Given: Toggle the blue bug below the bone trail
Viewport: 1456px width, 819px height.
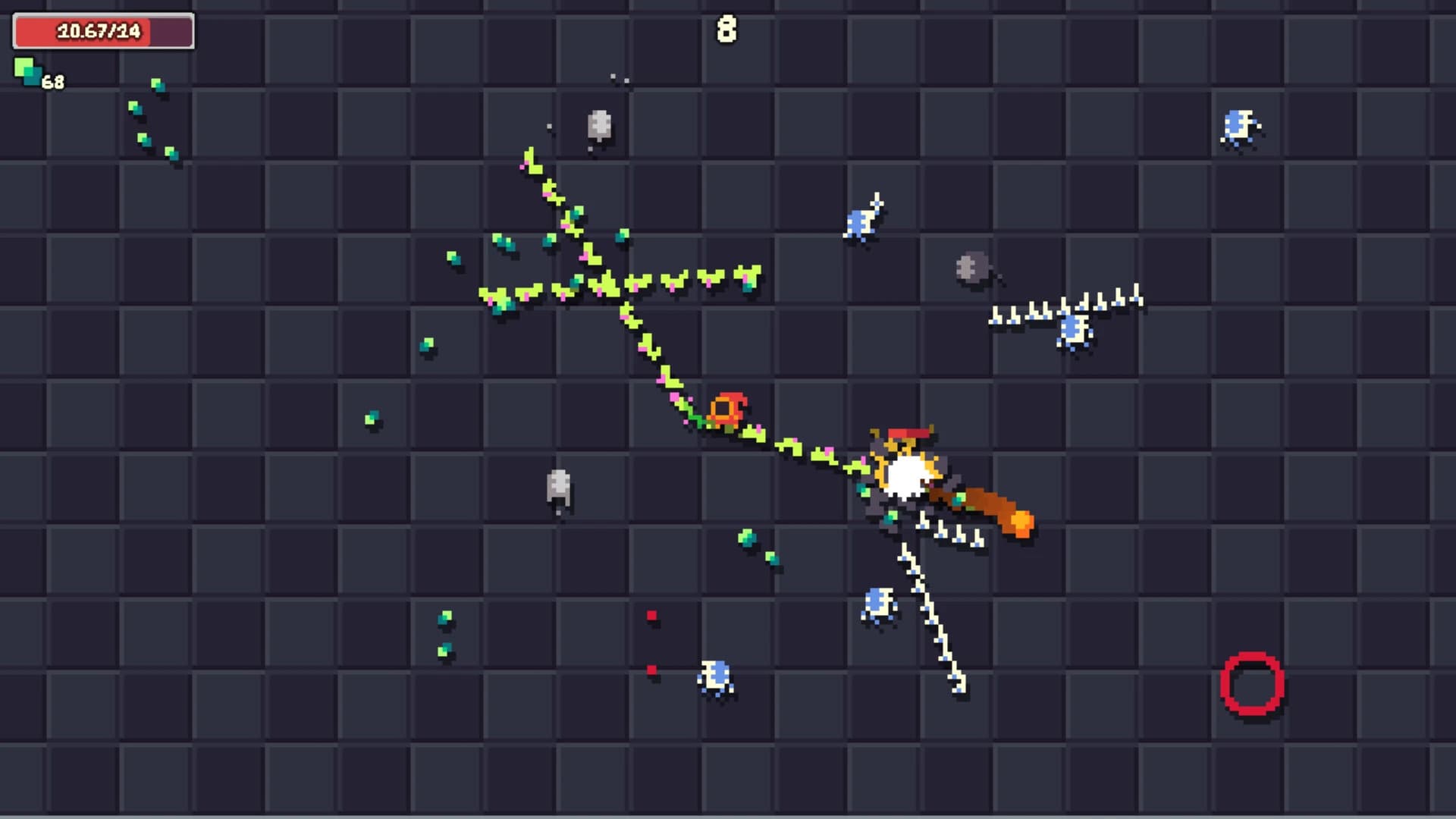Looking at the screenshot, I should click(x=877, y=603).
